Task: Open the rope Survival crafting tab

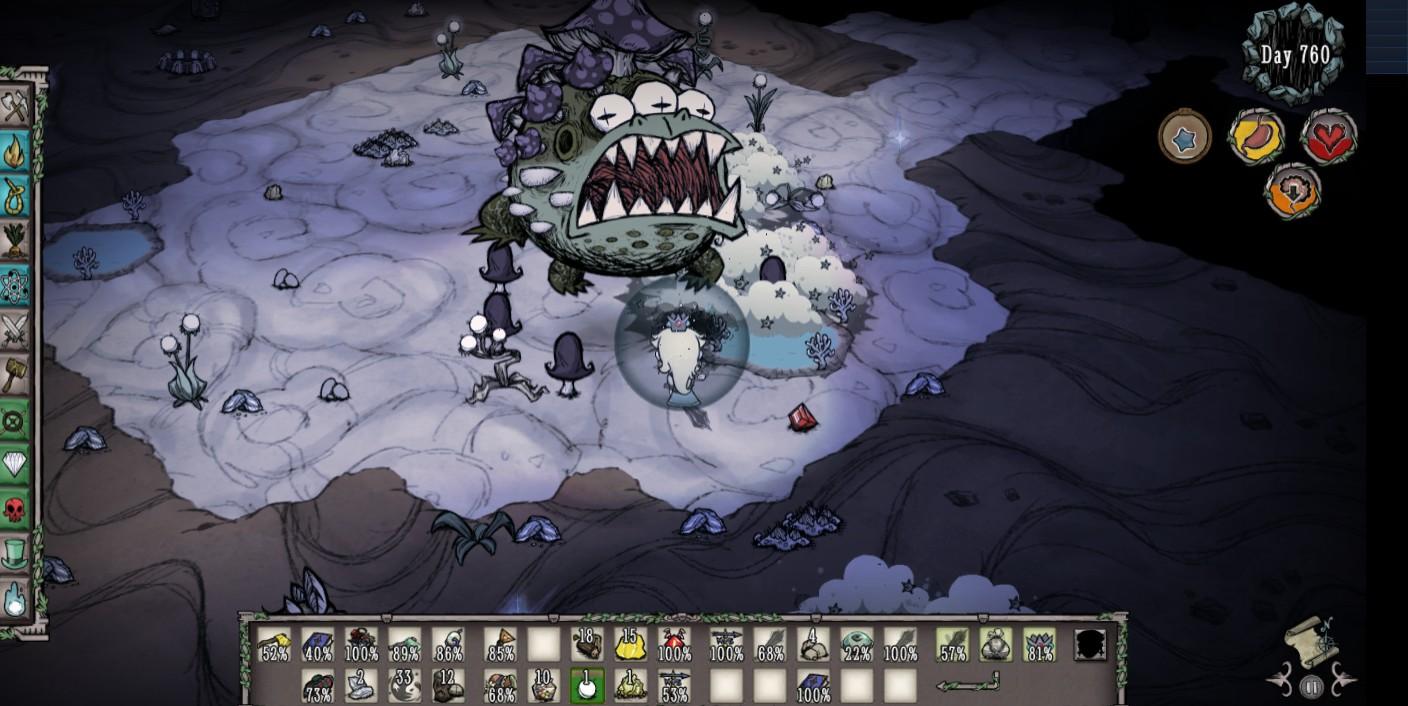Action: (x=15, y=196)
